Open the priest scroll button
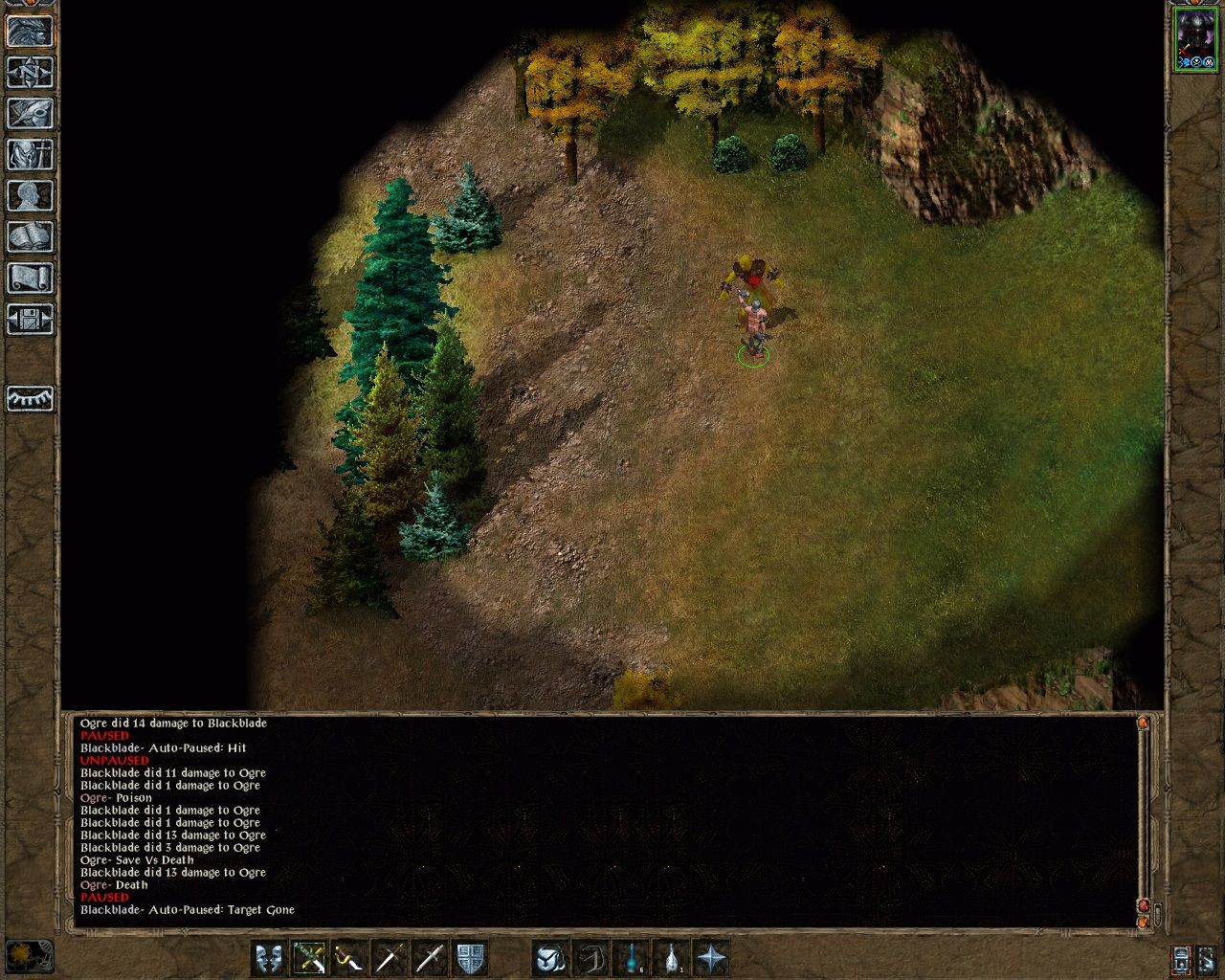This screenshot has width=1225, height=980. (x=30, y=278)
